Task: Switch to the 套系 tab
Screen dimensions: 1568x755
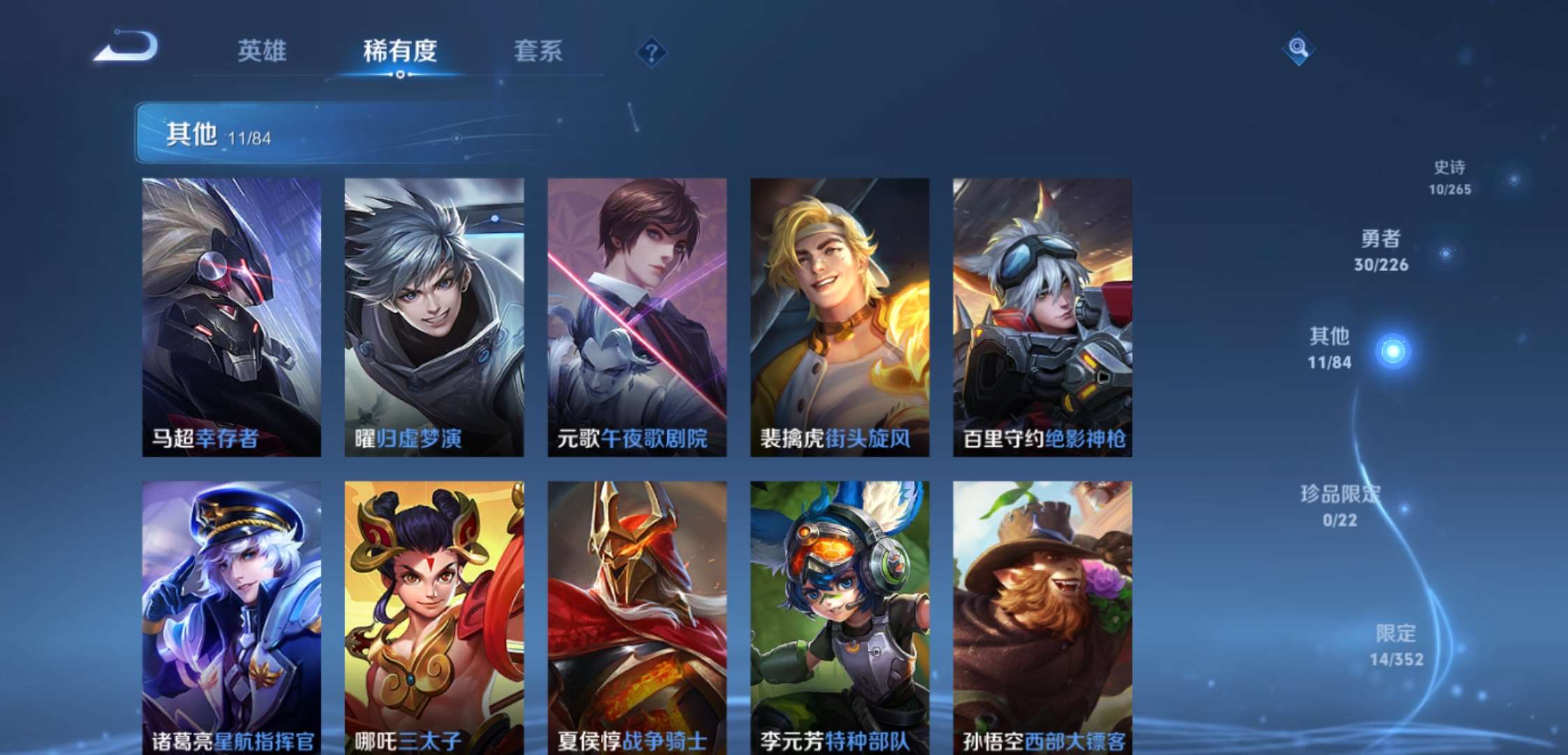Action: point(538,52)
